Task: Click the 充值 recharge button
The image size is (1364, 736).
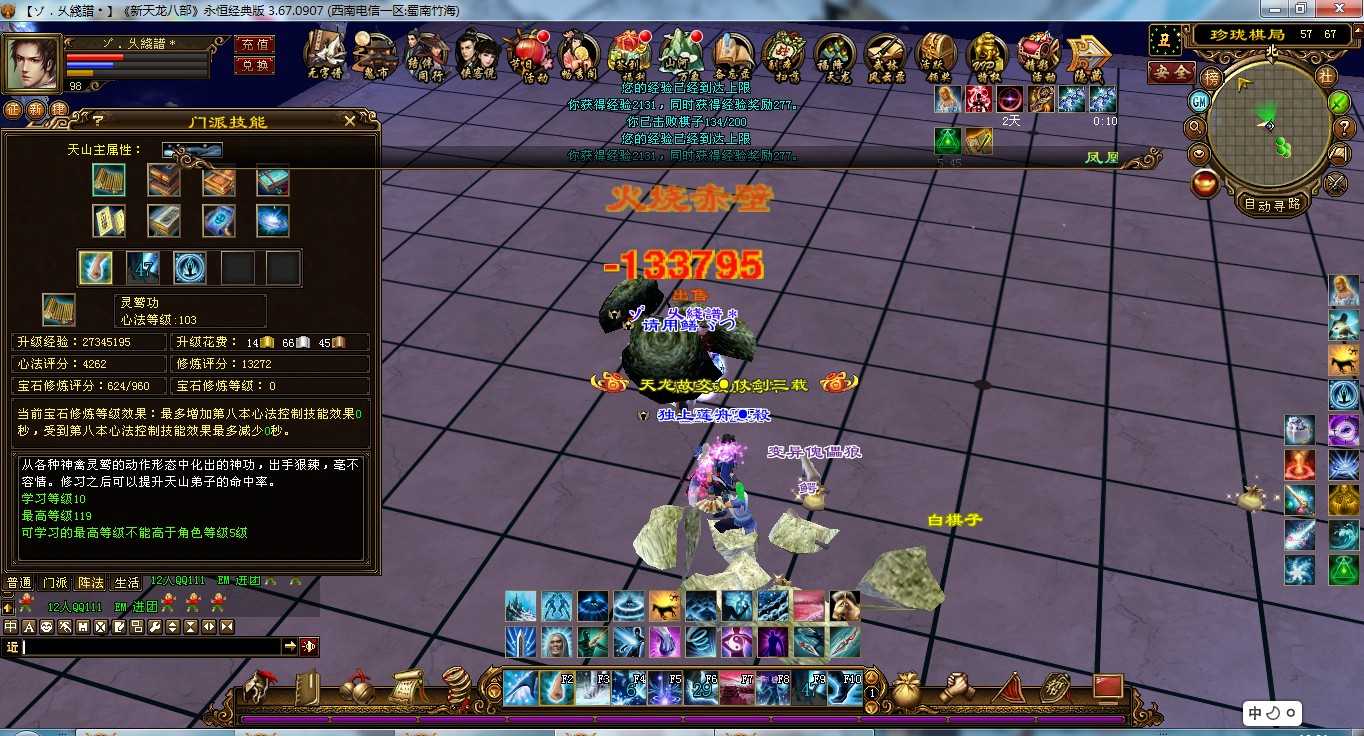Action: click(254, 44)
